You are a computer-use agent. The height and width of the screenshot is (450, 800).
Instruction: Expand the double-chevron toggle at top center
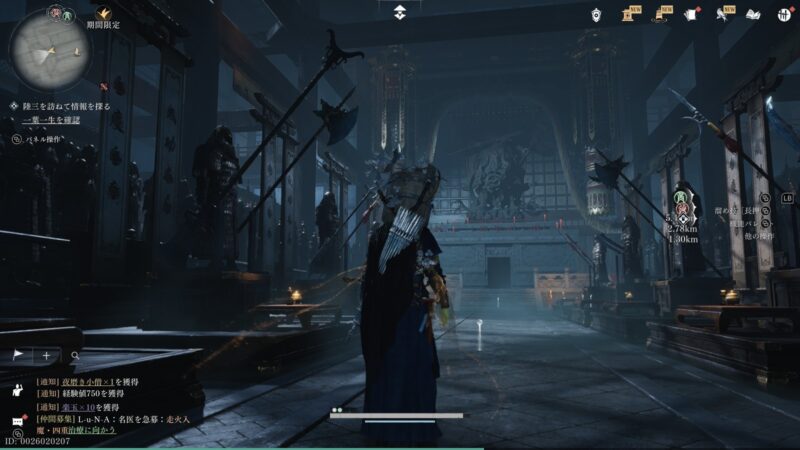click(x=399, y=12)
